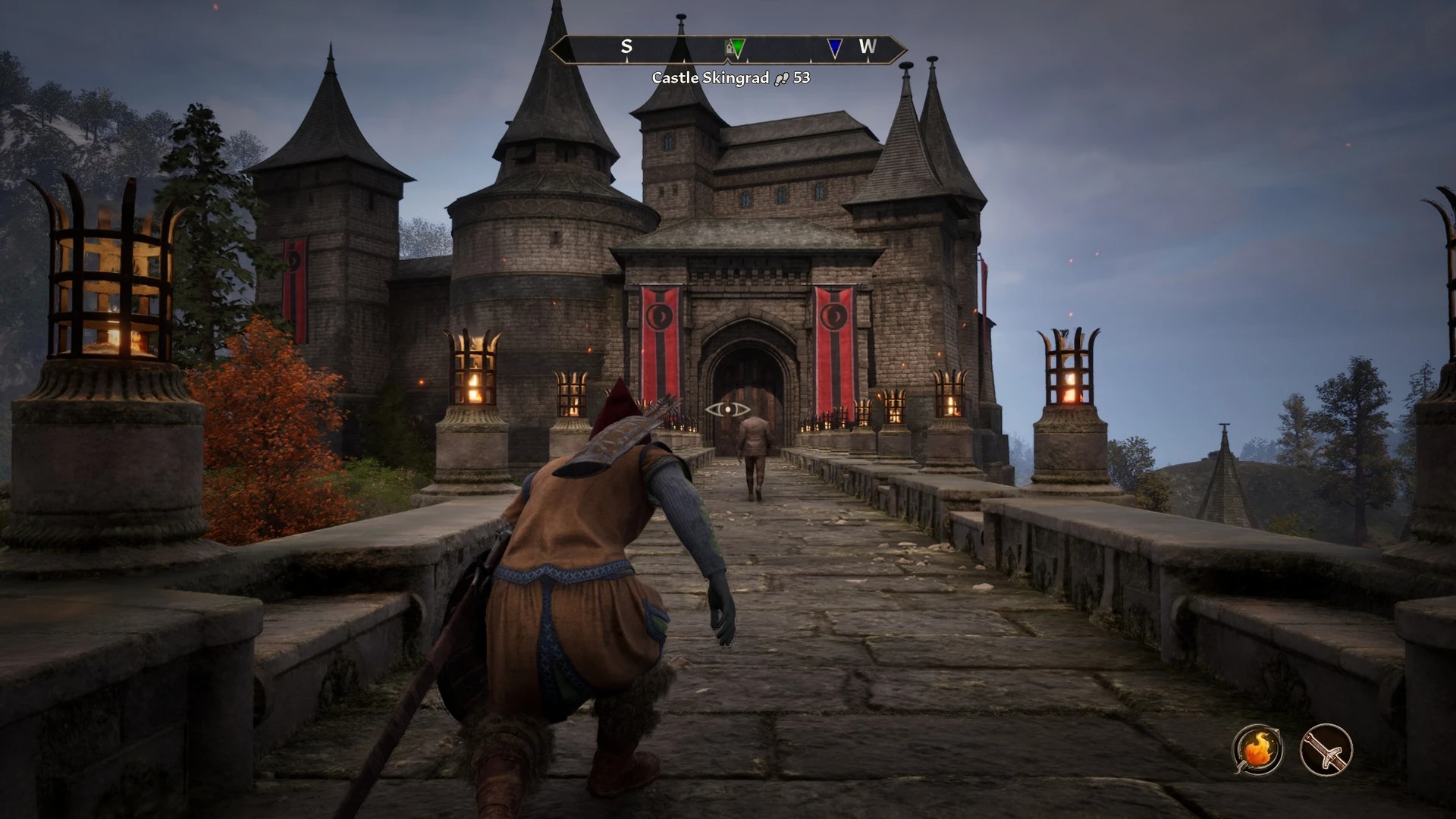Screen dimensions: 1456x819
Task: Click the green quest marker on the compass
Action: pyautogui.click(x=738, y=48)
